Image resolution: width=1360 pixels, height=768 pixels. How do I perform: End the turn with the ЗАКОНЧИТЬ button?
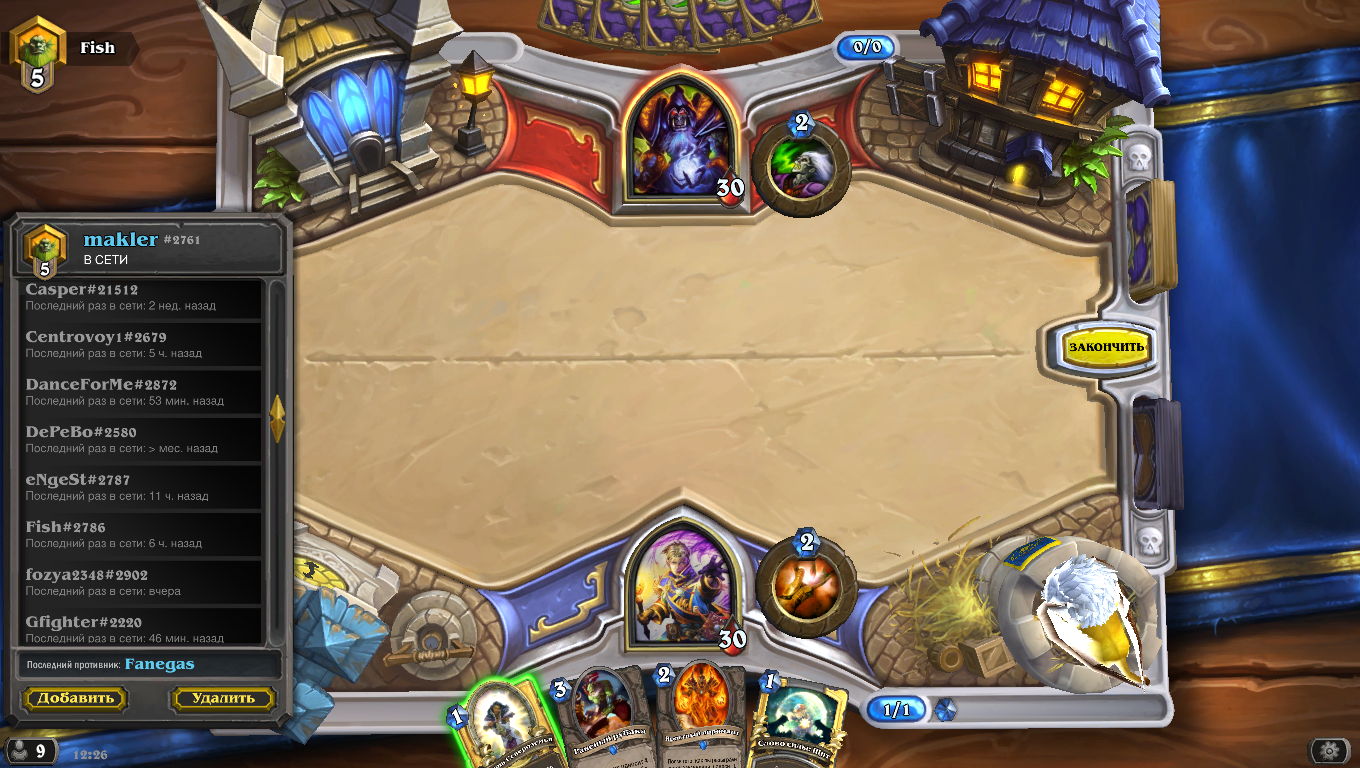coord(1106,347)
